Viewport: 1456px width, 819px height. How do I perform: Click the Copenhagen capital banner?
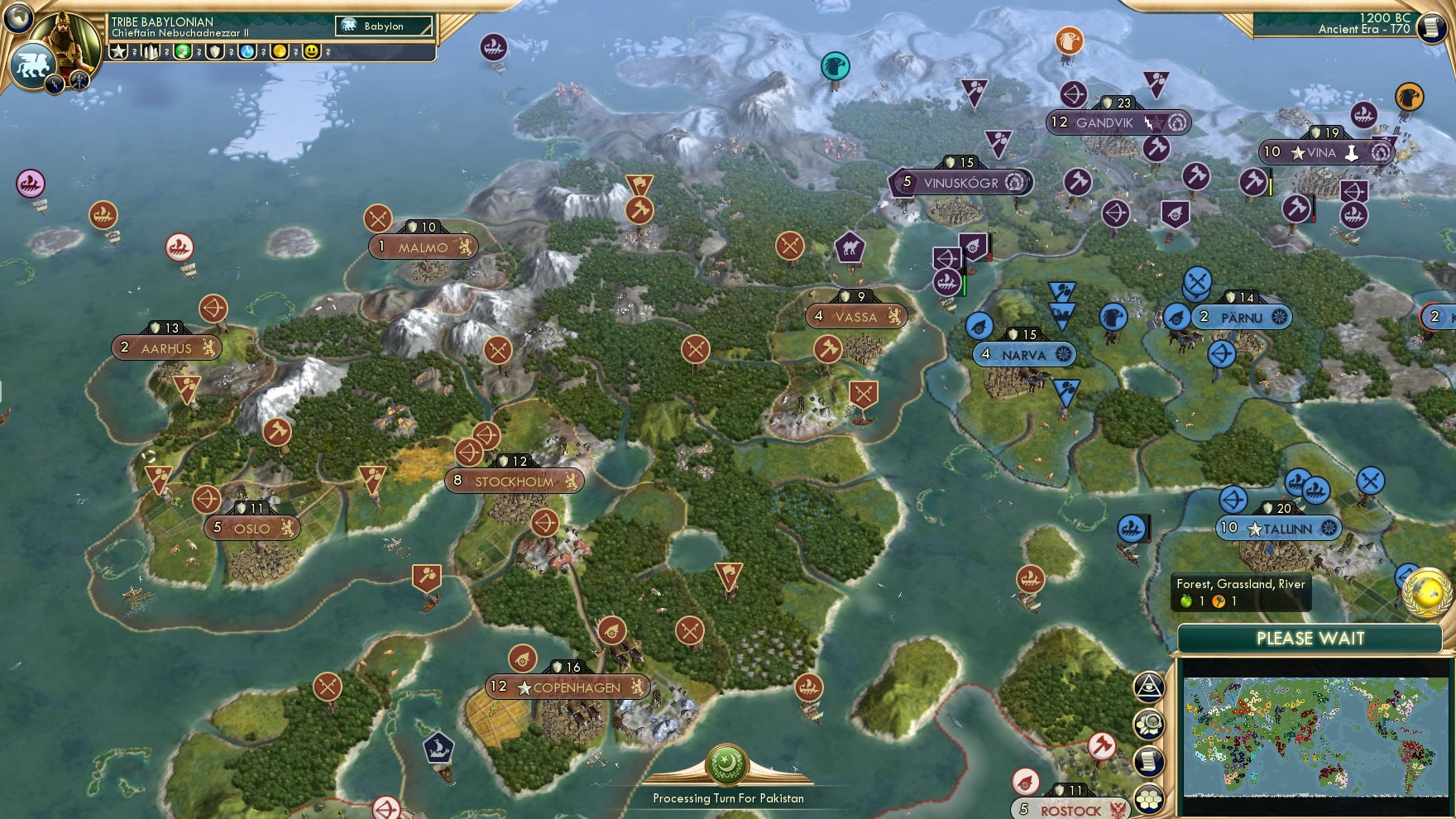566,687
